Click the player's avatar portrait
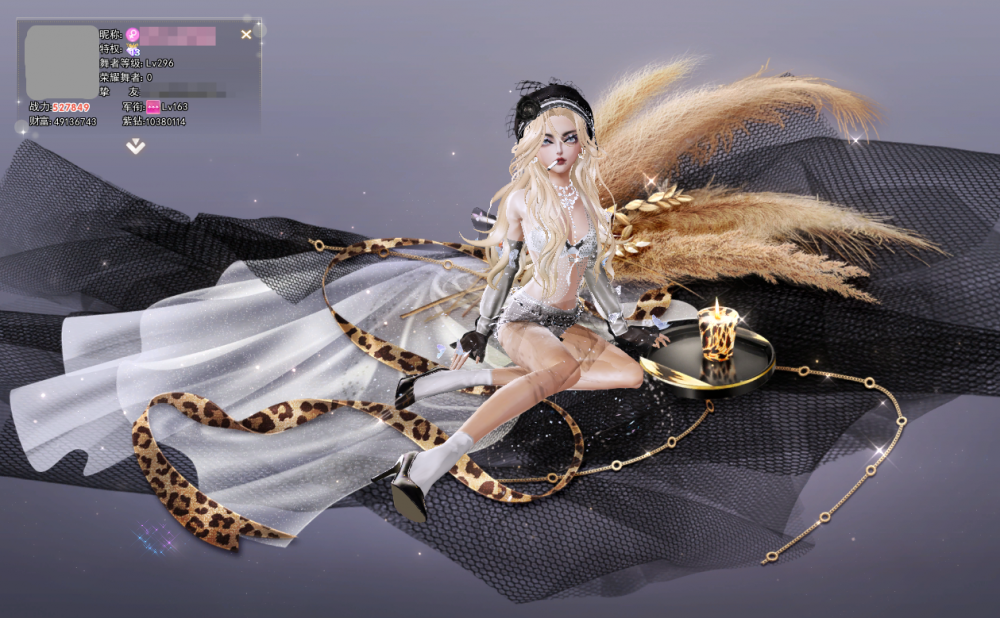Screen dimensions: 1000x618 [61, 61]
